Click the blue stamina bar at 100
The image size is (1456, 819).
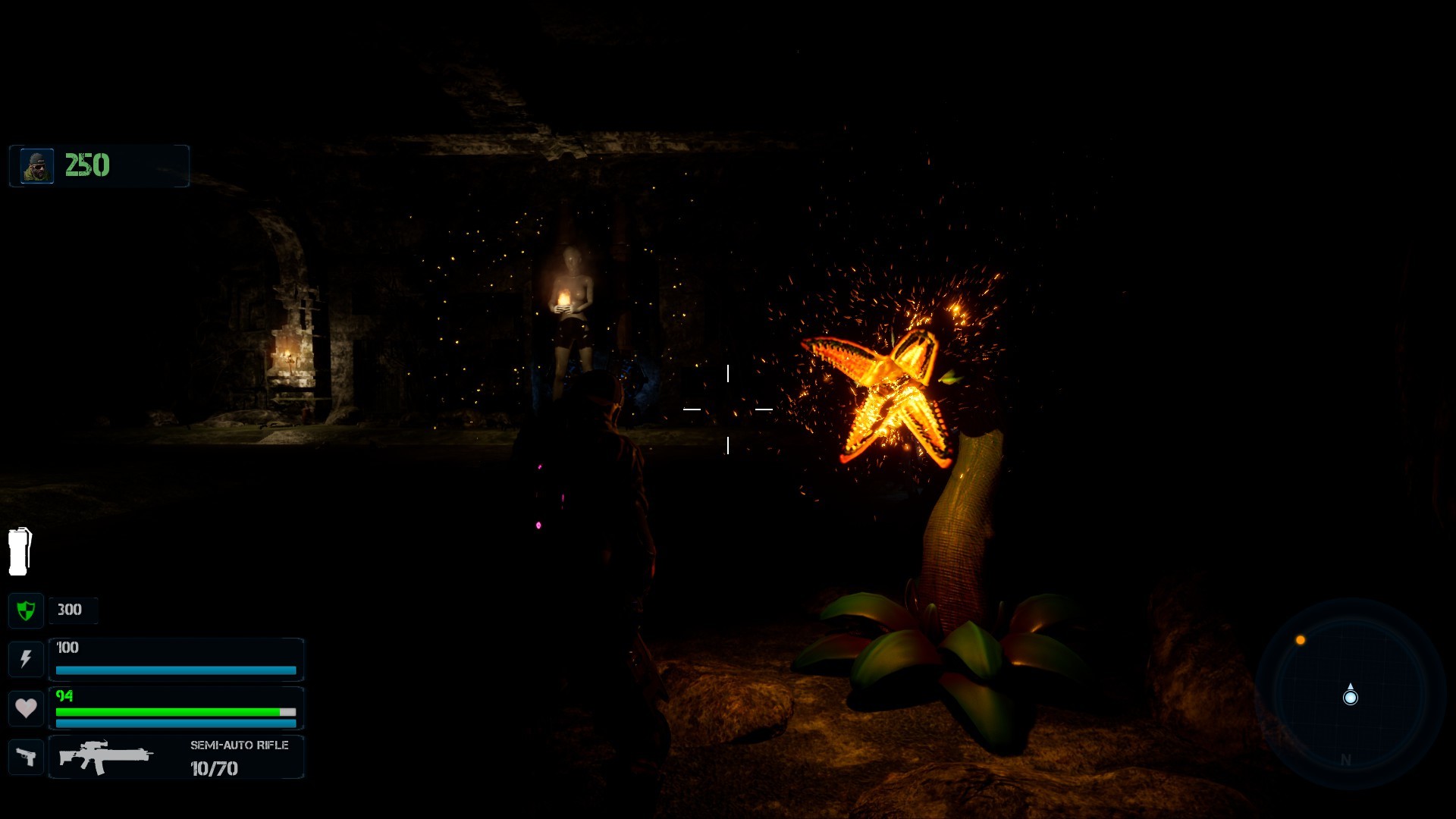[x=175, y=670]
